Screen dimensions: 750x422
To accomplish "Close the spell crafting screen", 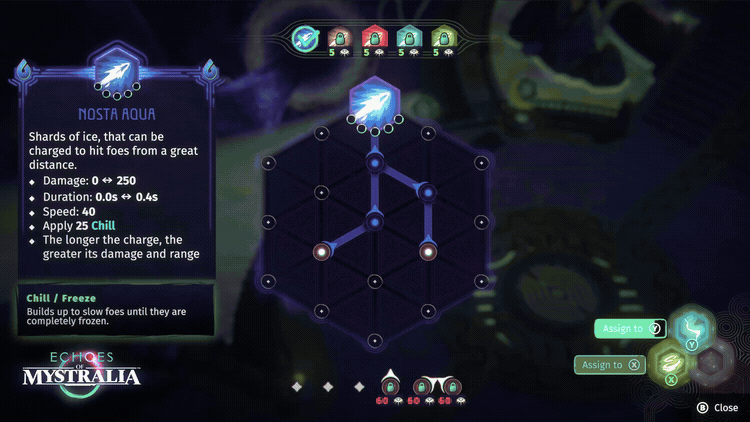I will pos(718,407).
